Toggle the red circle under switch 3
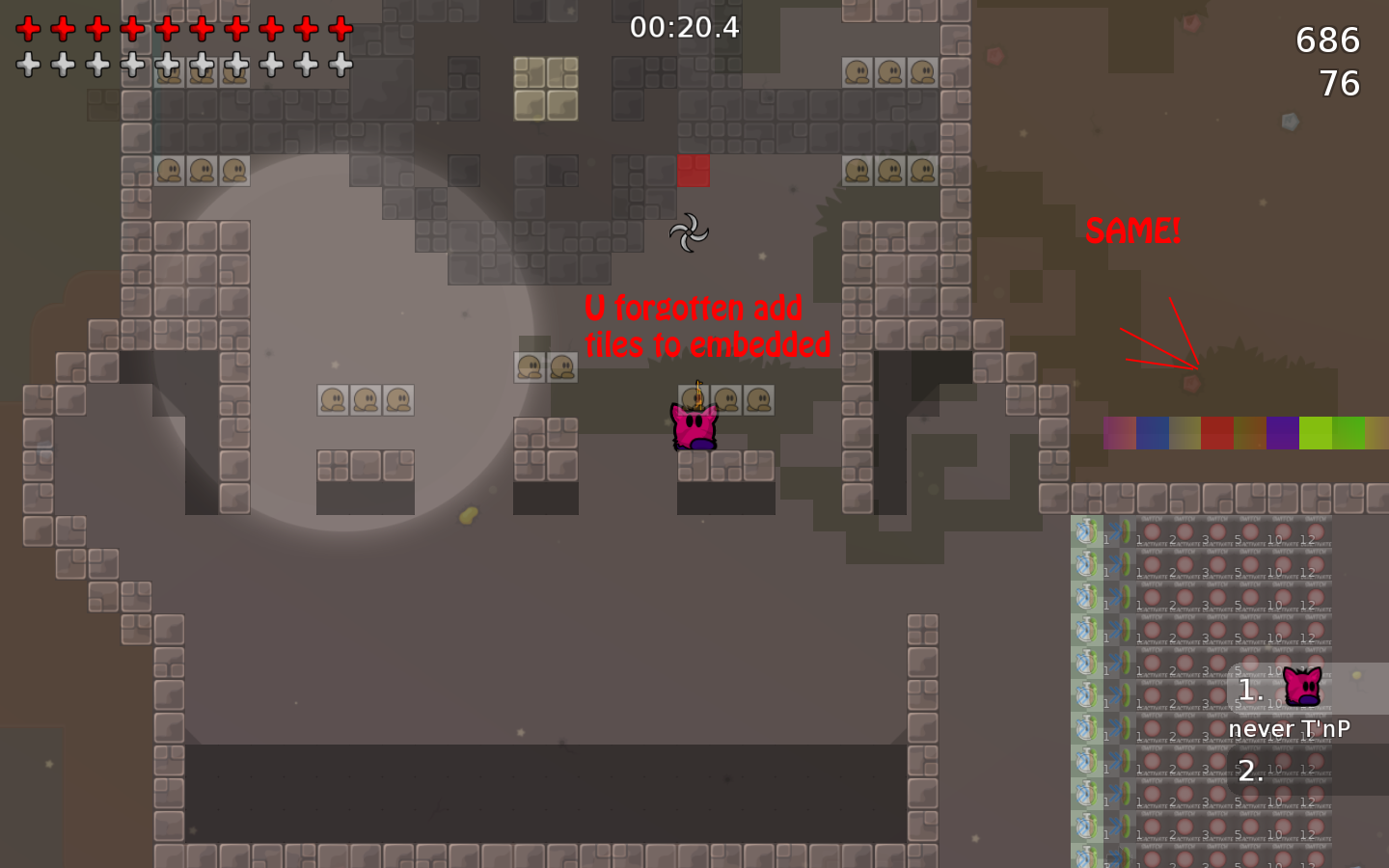Screen dimensions: 1389x868 click(1217, 532)
